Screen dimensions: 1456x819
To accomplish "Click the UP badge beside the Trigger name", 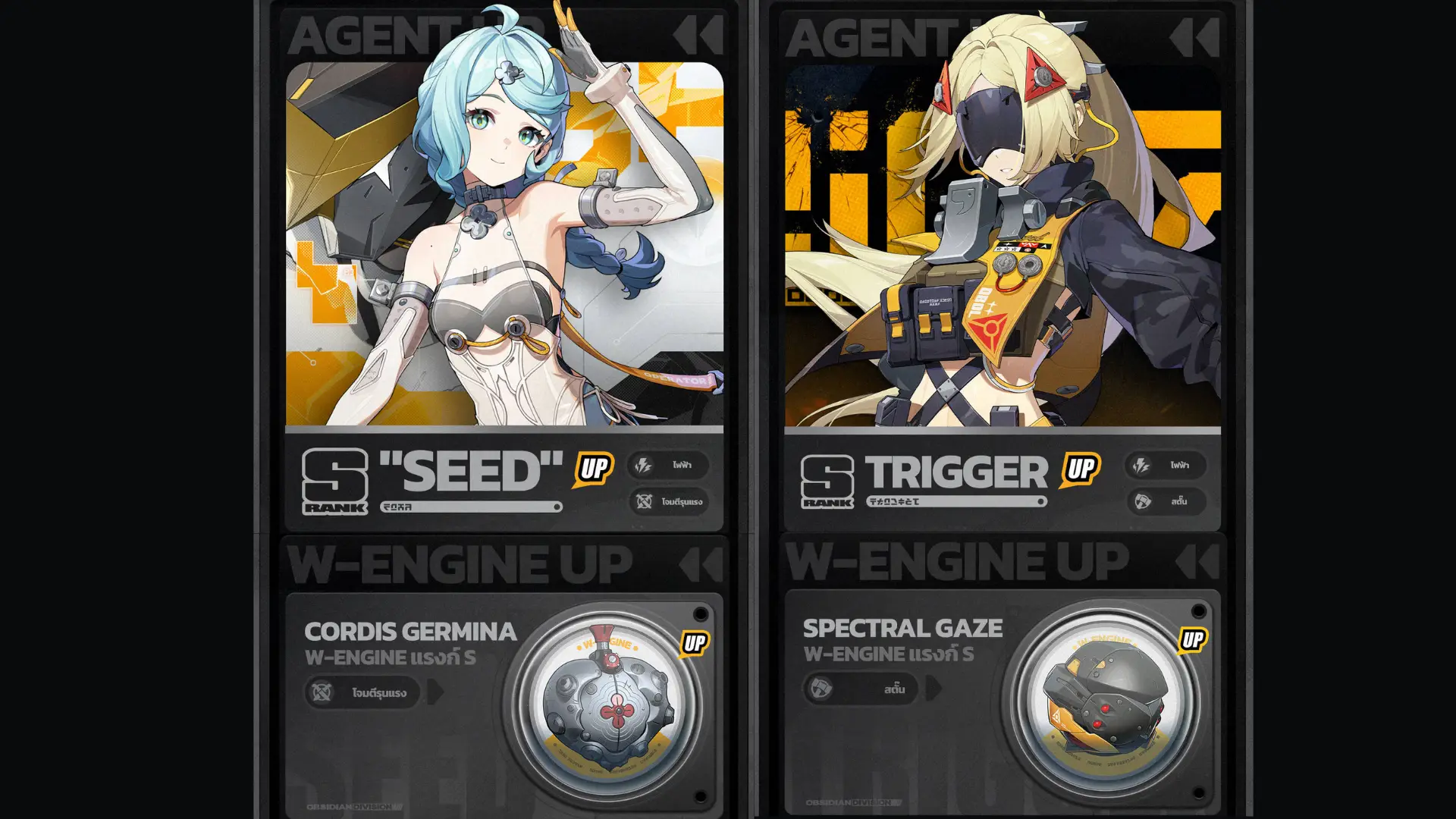I will point(1081,469).
